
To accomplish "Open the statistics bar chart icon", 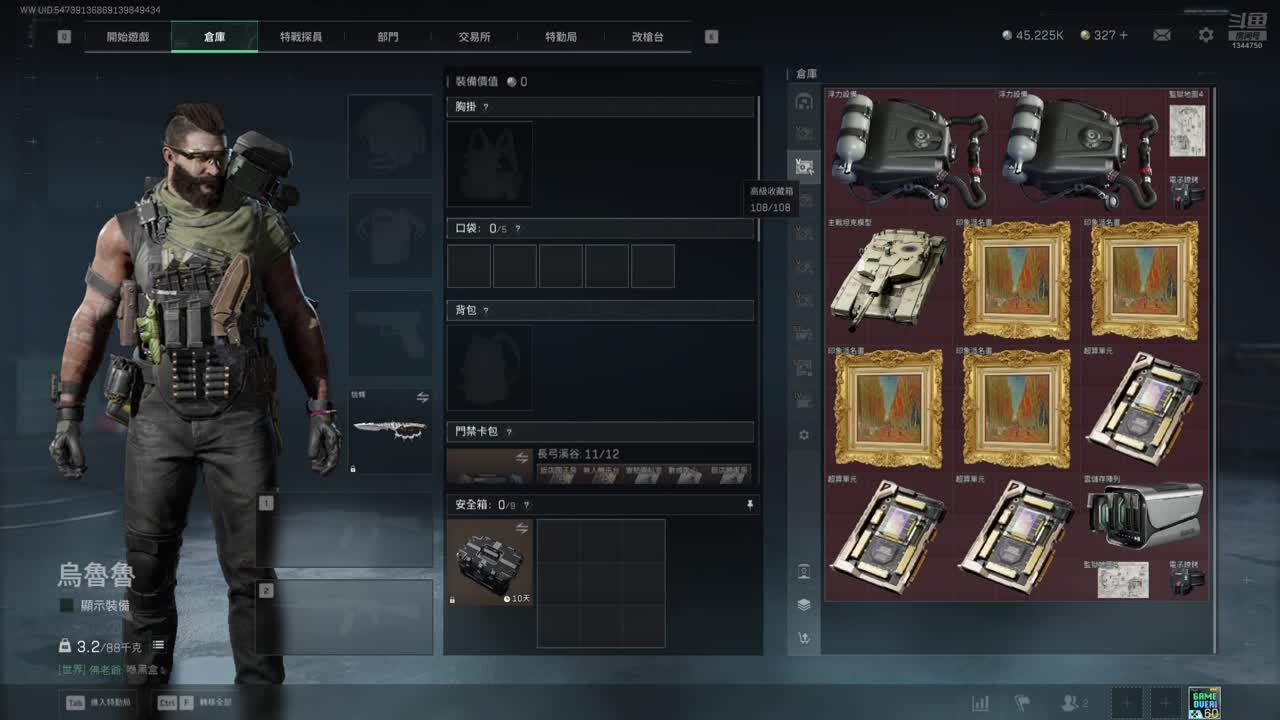I will click(x=980, y=703).
